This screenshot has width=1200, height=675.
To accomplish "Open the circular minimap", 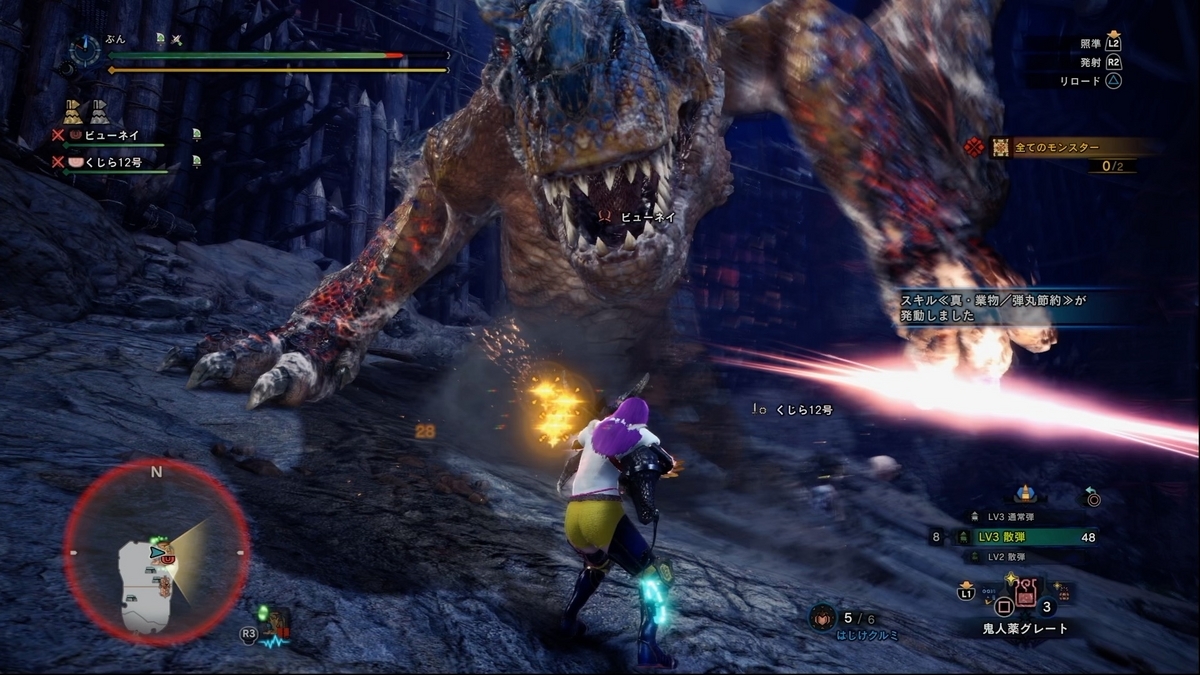I will click(157, 552).
